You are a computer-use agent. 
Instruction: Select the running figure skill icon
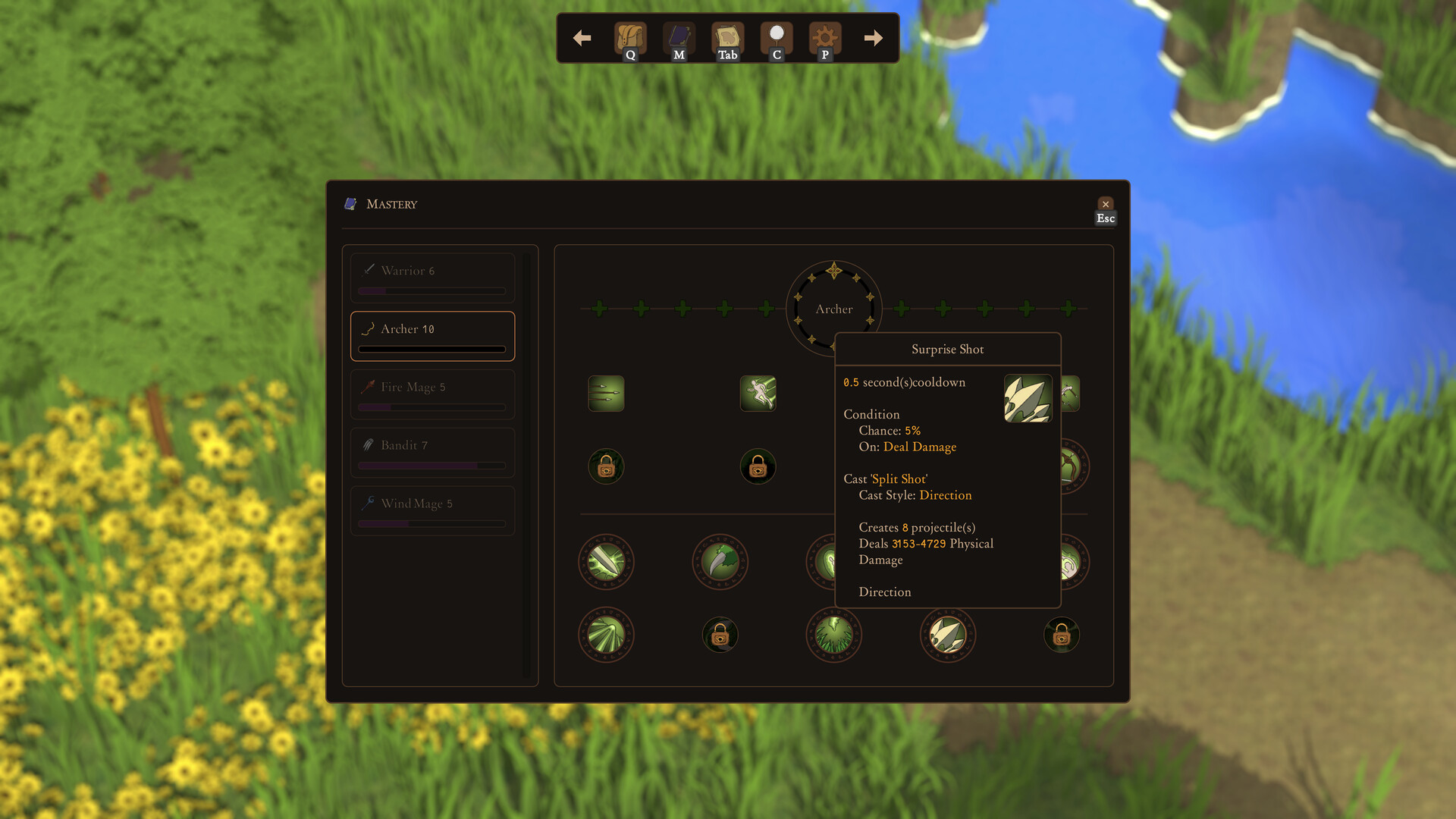[x=758, y=394]
